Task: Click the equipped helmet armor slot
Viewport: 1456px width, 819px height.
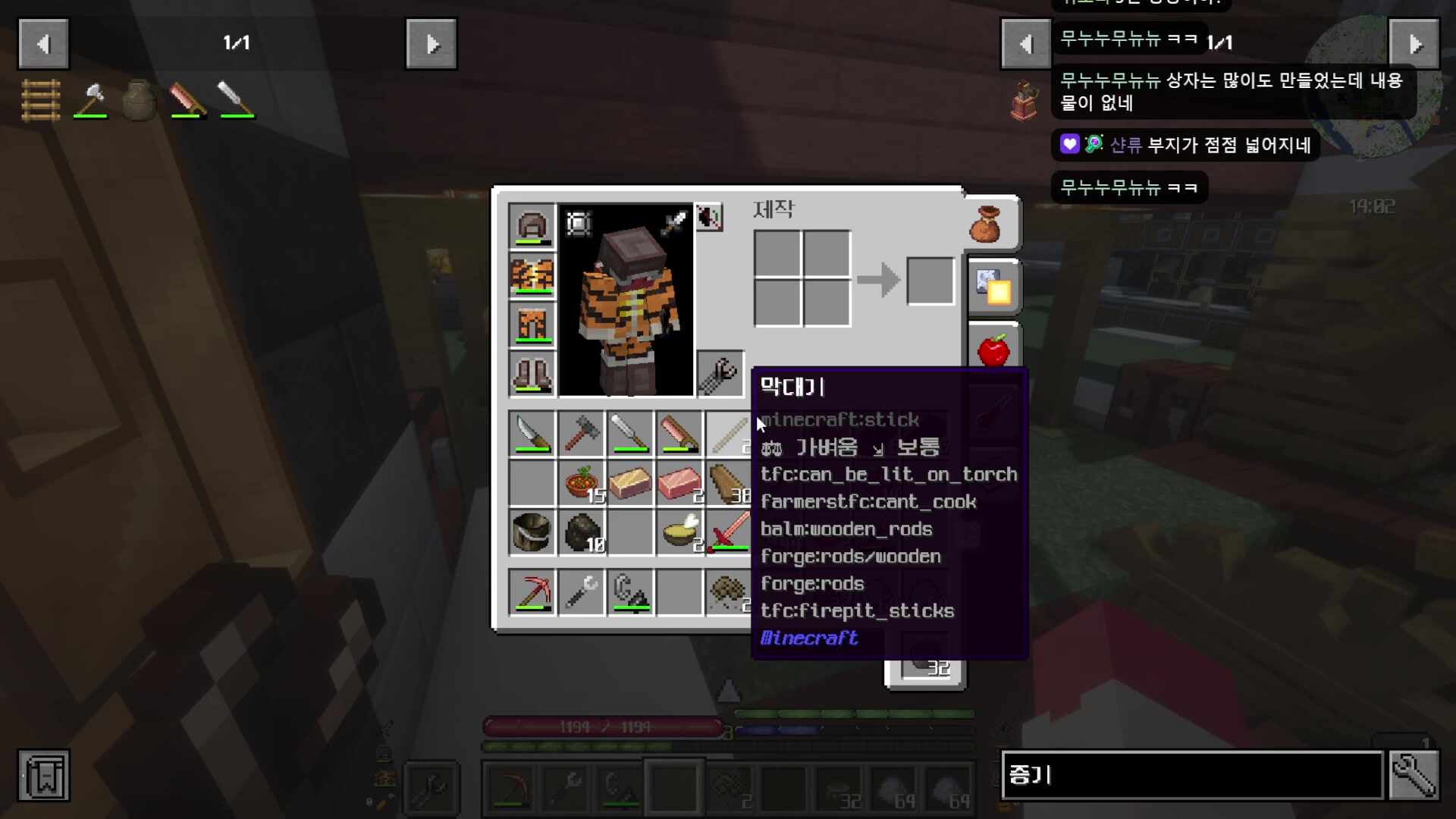Action: (532, 226)
